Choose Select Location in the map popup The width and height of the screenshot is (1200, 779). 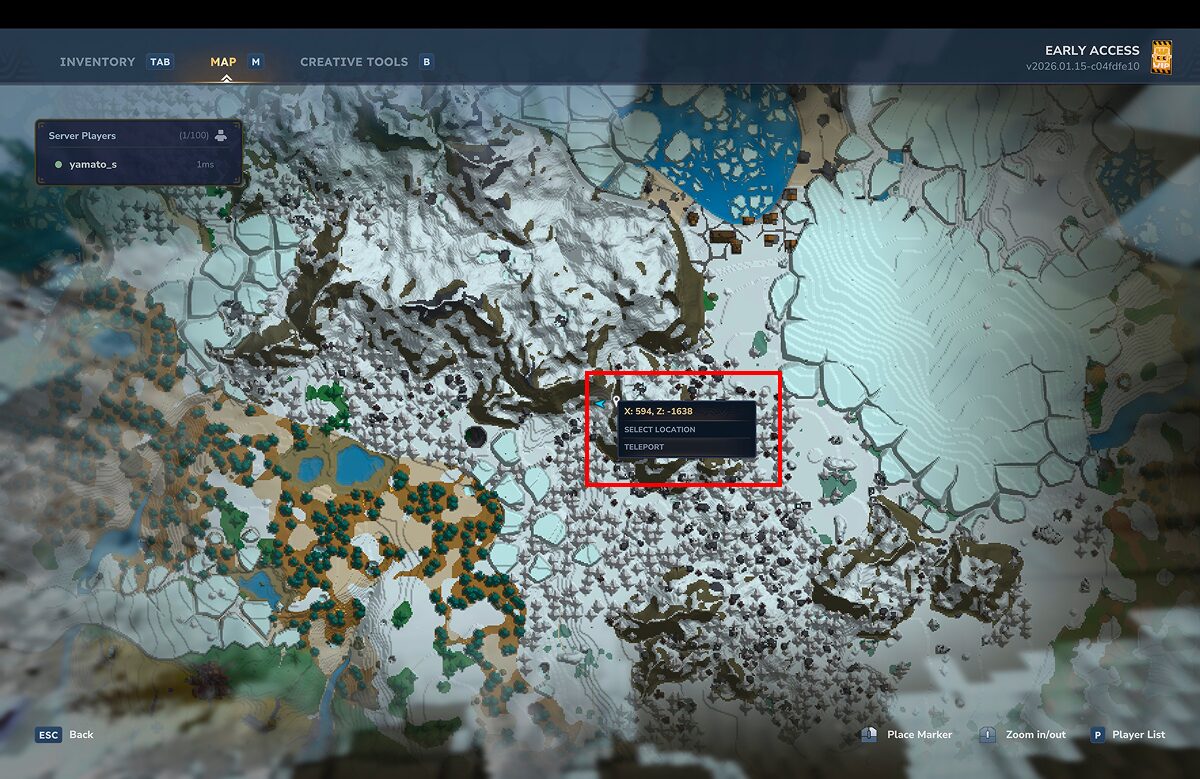tap(659, 430)
